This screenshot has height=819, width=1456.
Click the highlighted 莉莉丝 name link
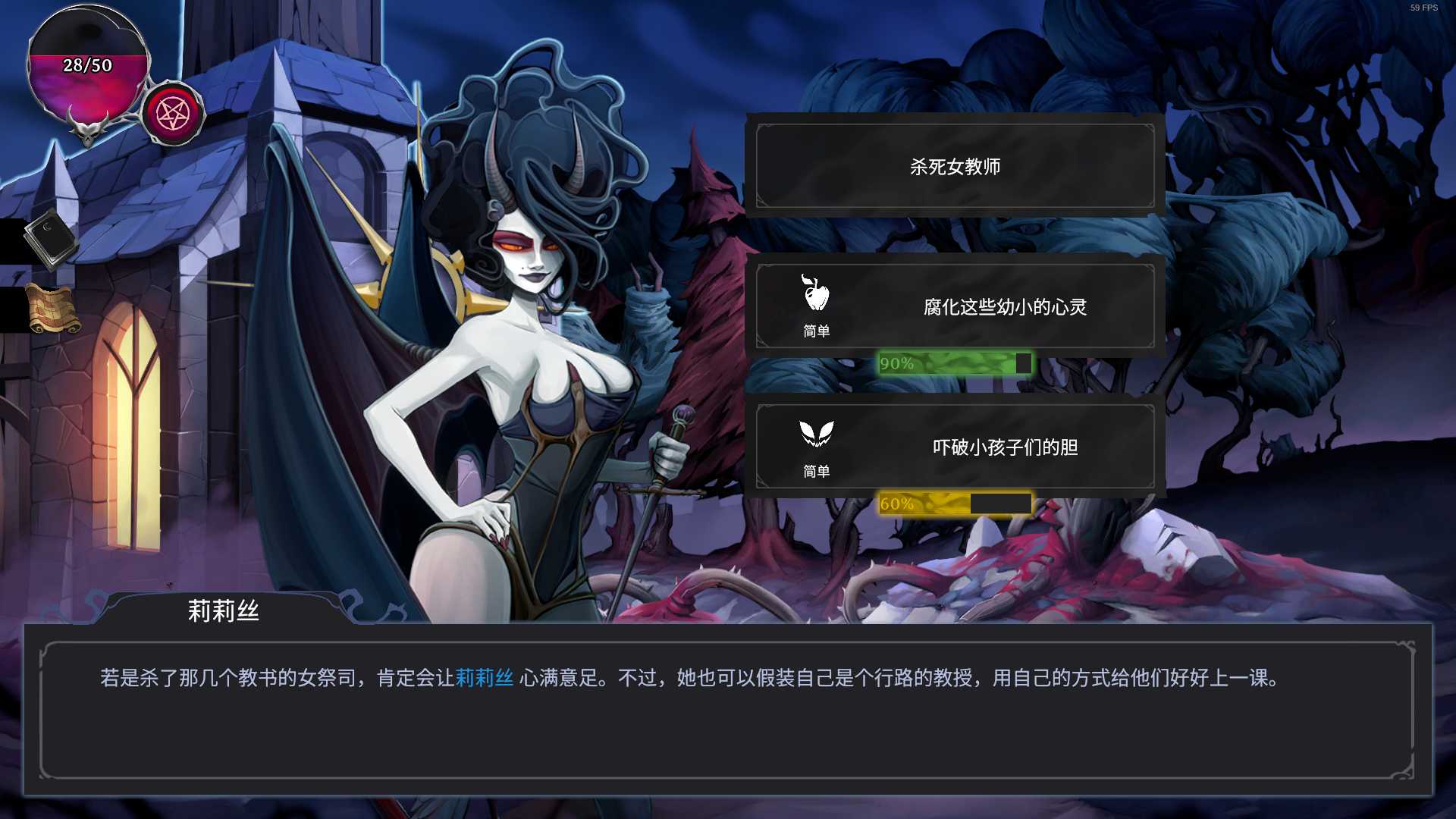click(484, 678)
